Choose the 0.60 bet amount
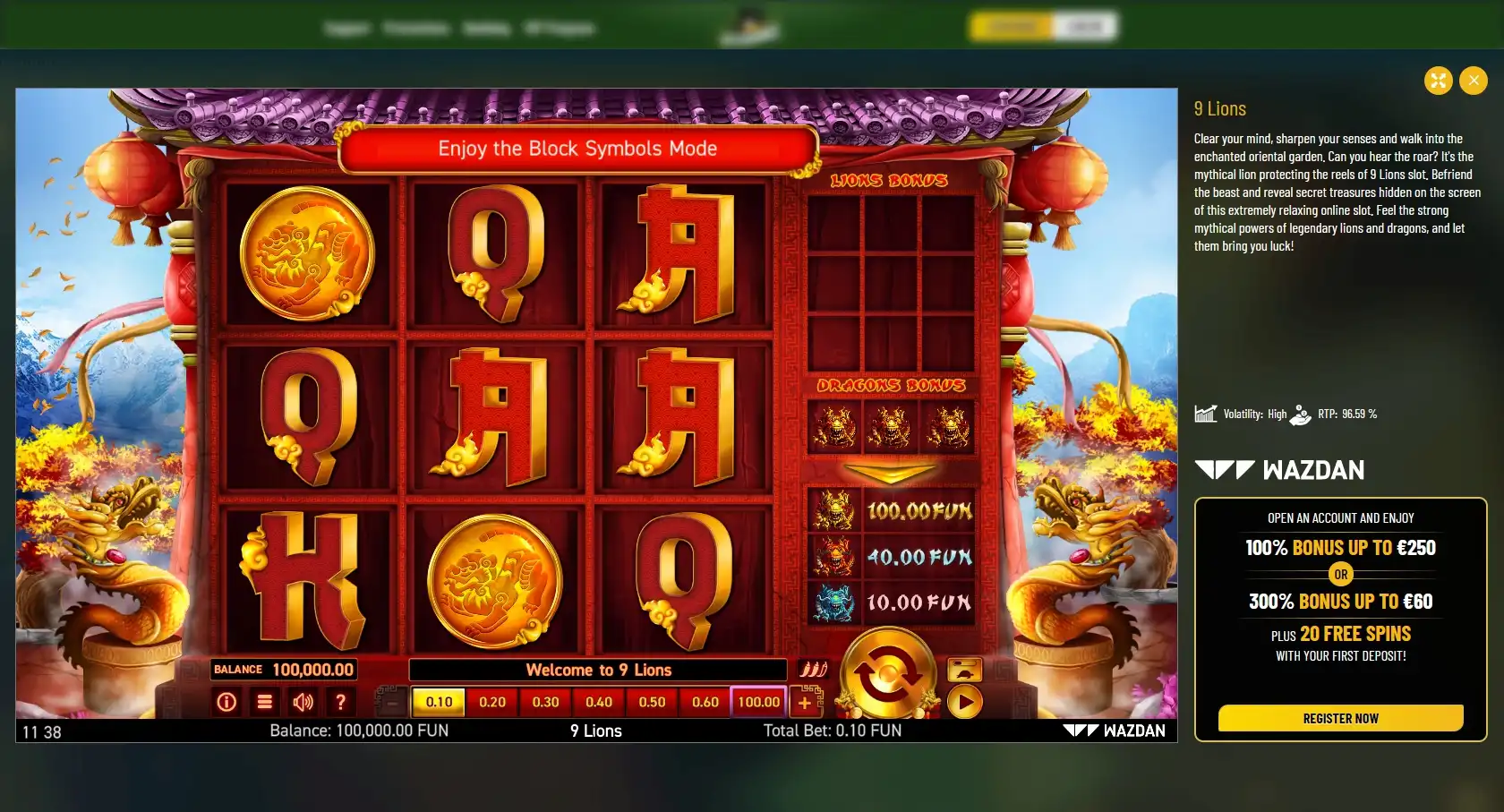 coord(705,702)
